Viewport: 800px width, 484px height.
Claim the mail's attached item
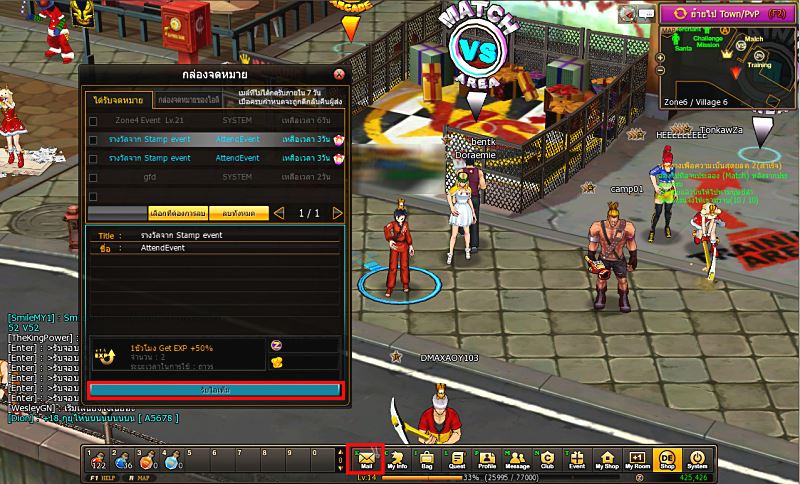click(216, 389)
